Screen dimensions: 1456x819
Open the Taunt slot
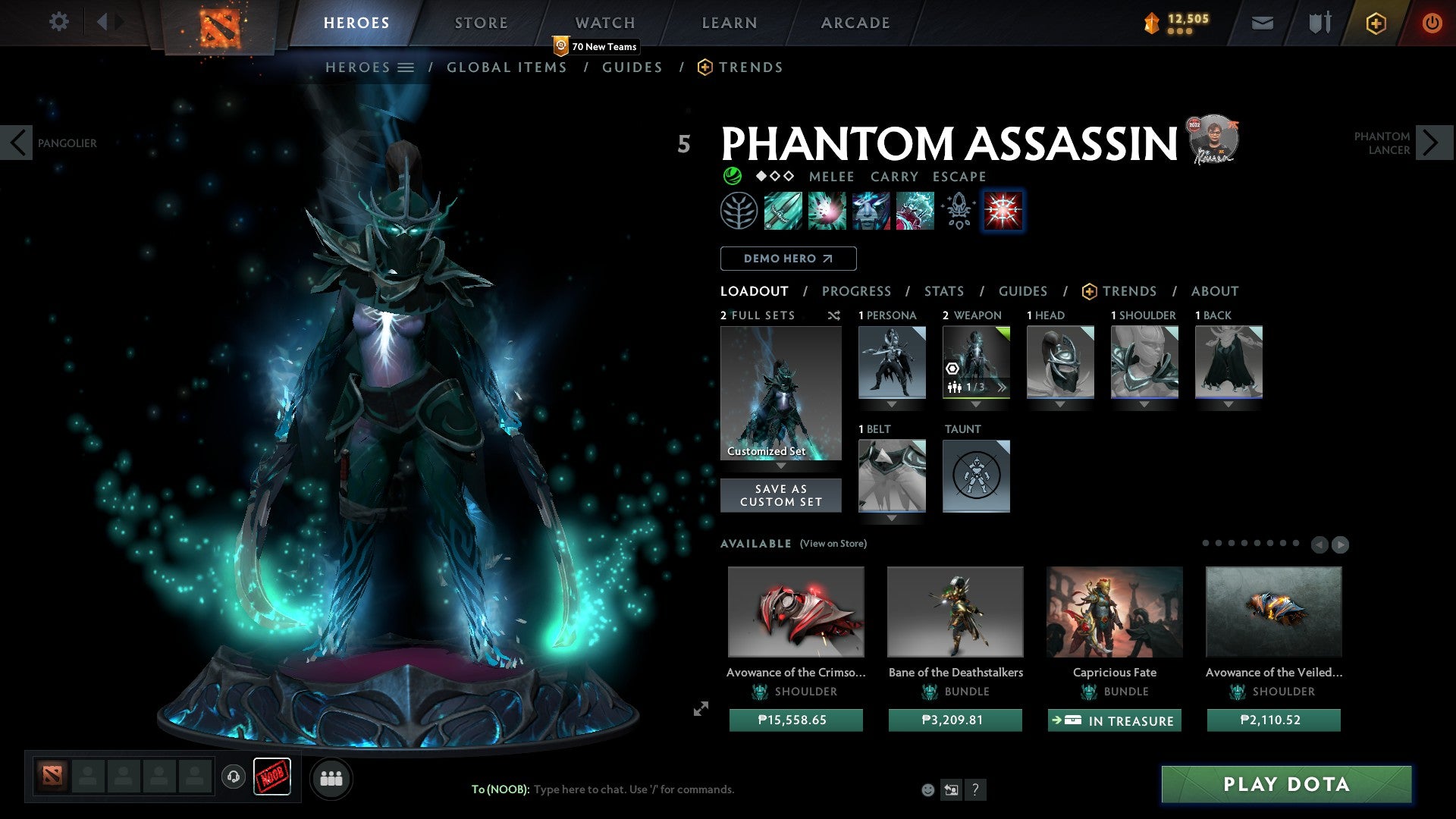(976, 475)
